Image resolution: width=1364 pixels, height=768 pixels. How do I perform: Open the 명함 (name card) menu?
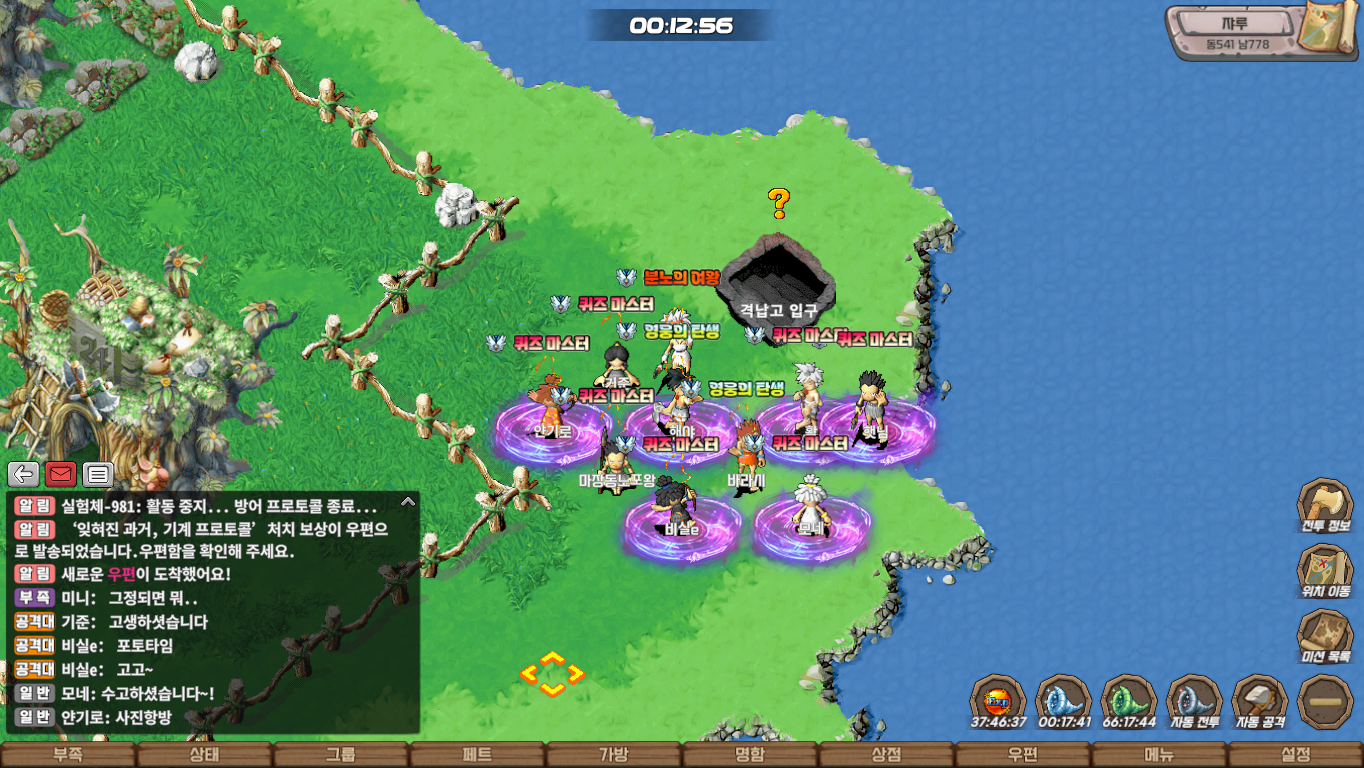749,755
